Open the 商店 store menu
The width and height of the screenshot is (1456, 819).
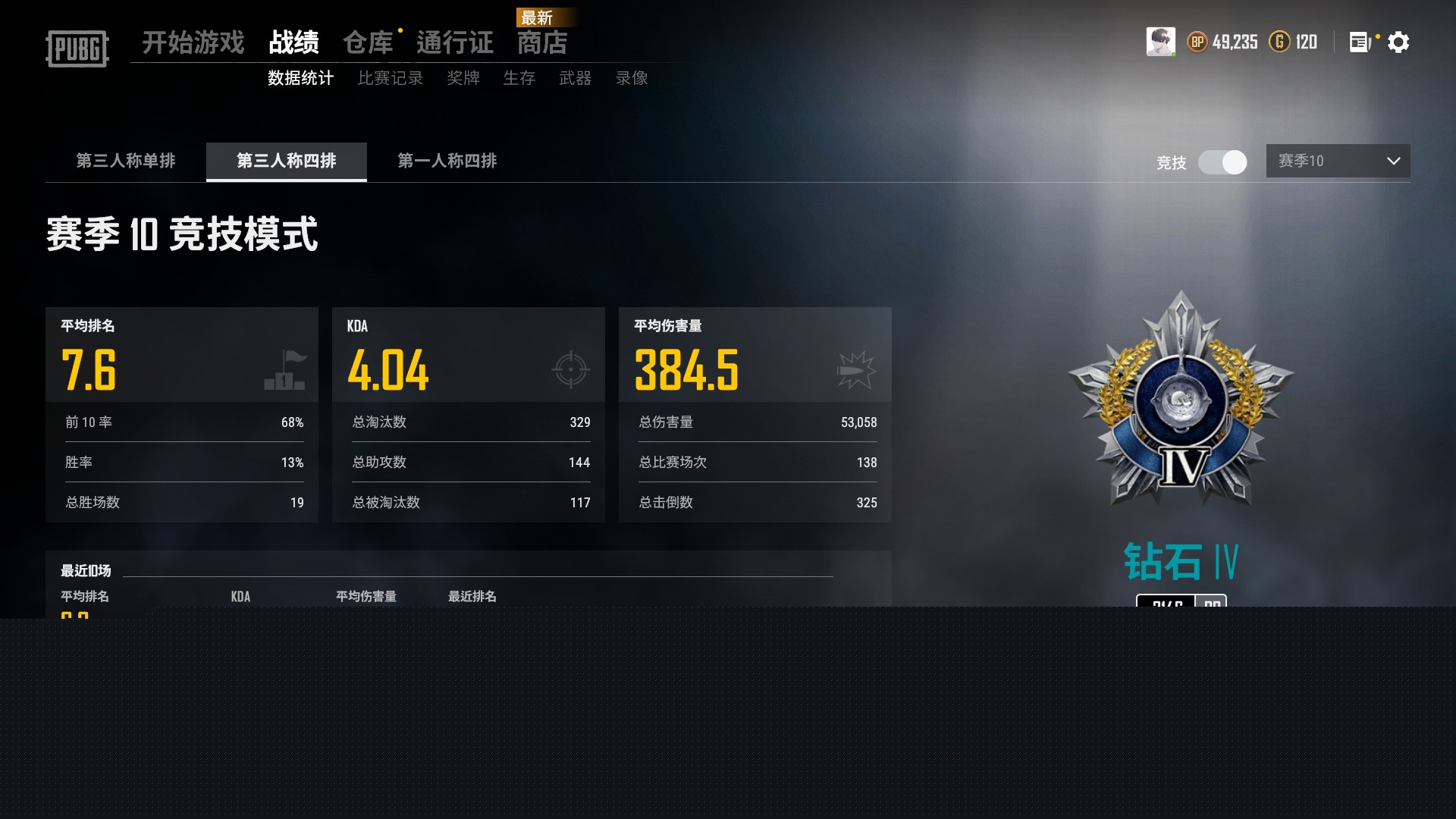tap(542, 42)
